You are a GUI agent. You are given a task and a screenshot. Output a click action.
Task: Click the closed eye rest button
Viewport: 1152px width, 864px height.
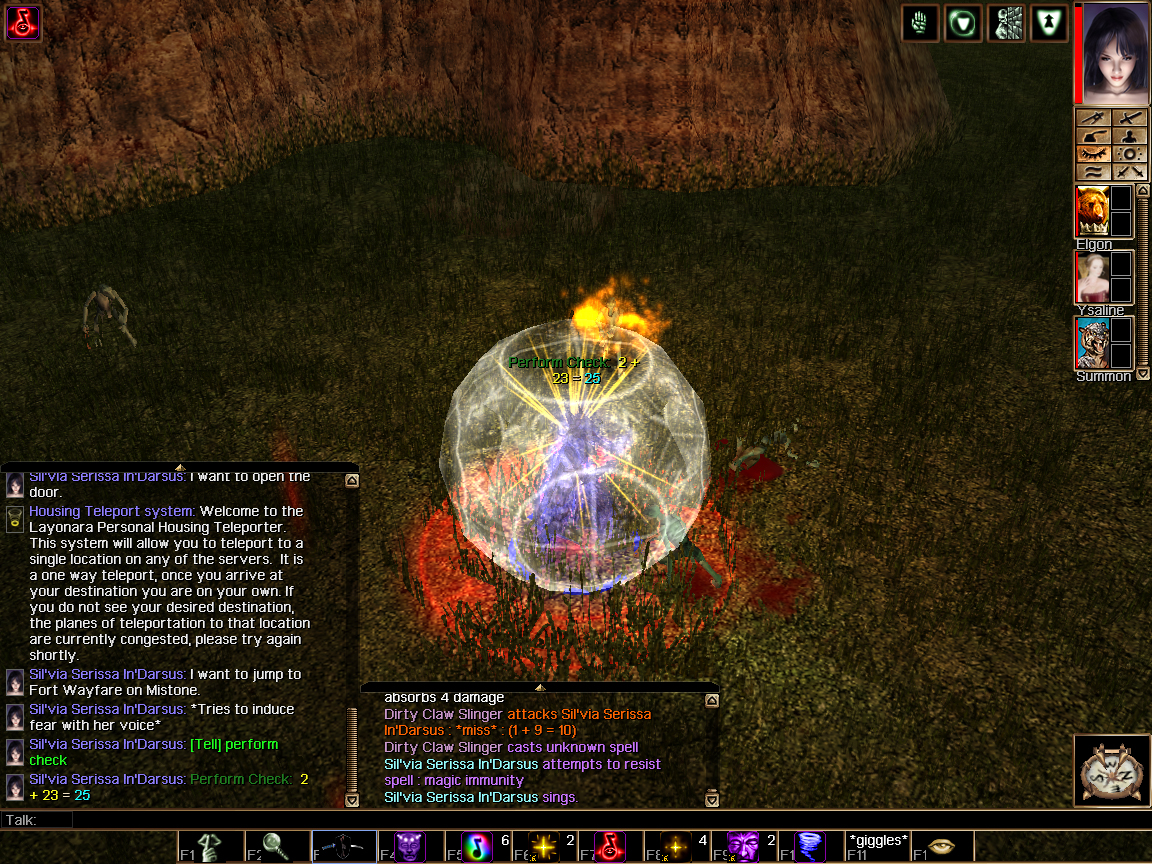1093,154
